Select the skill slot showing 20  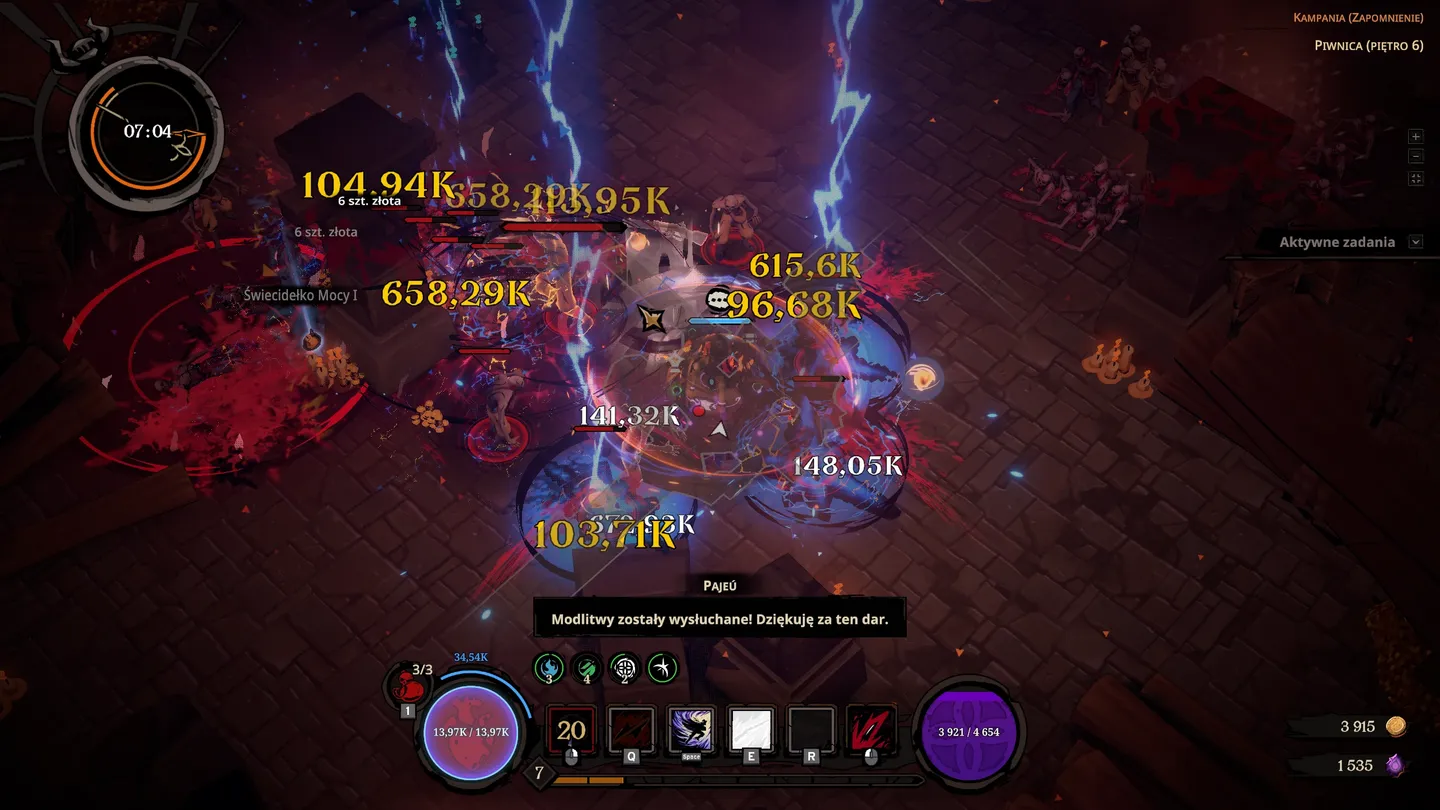571,731
